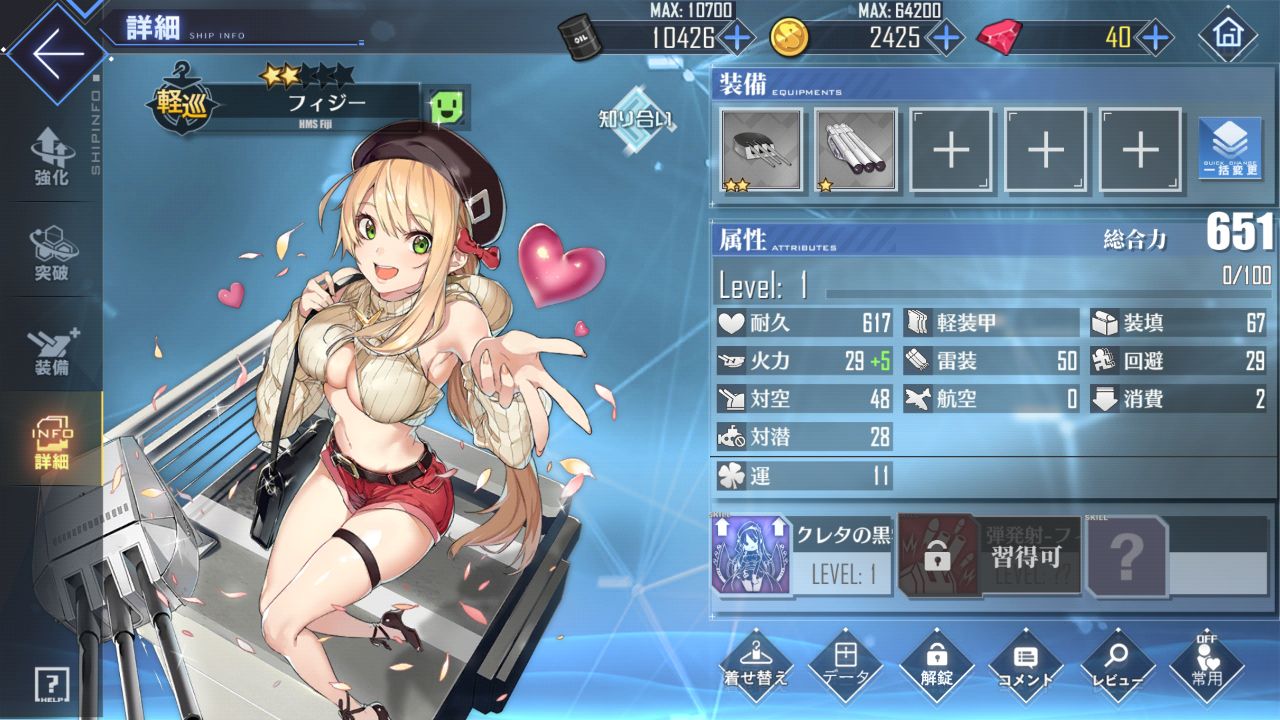The image size is (1280, 720).
Task: Buy more red gems
Action: [x=1155, y=38]
